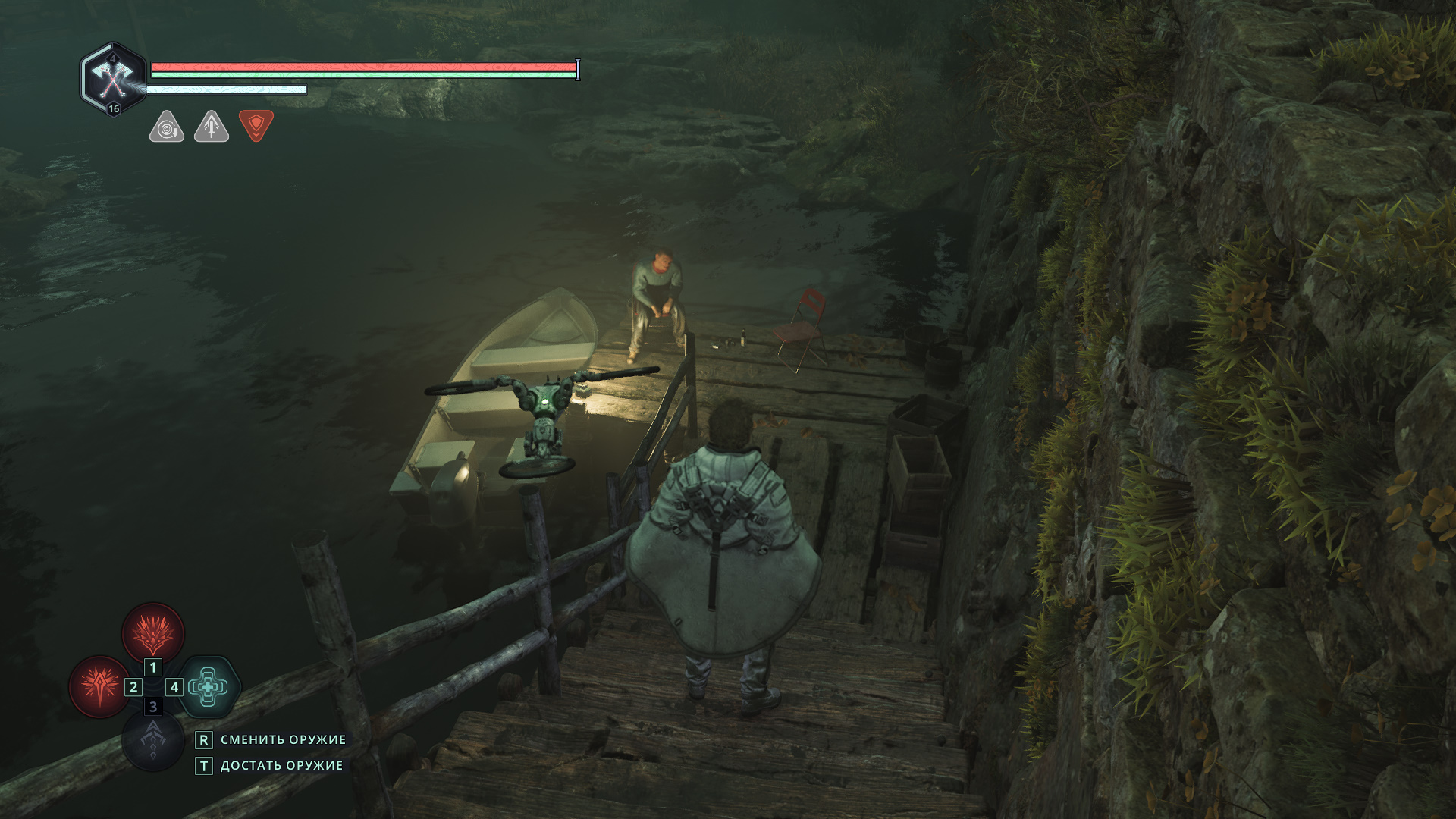
Task: Select the crossed axes weapon emblem
Action: point(113,78)
